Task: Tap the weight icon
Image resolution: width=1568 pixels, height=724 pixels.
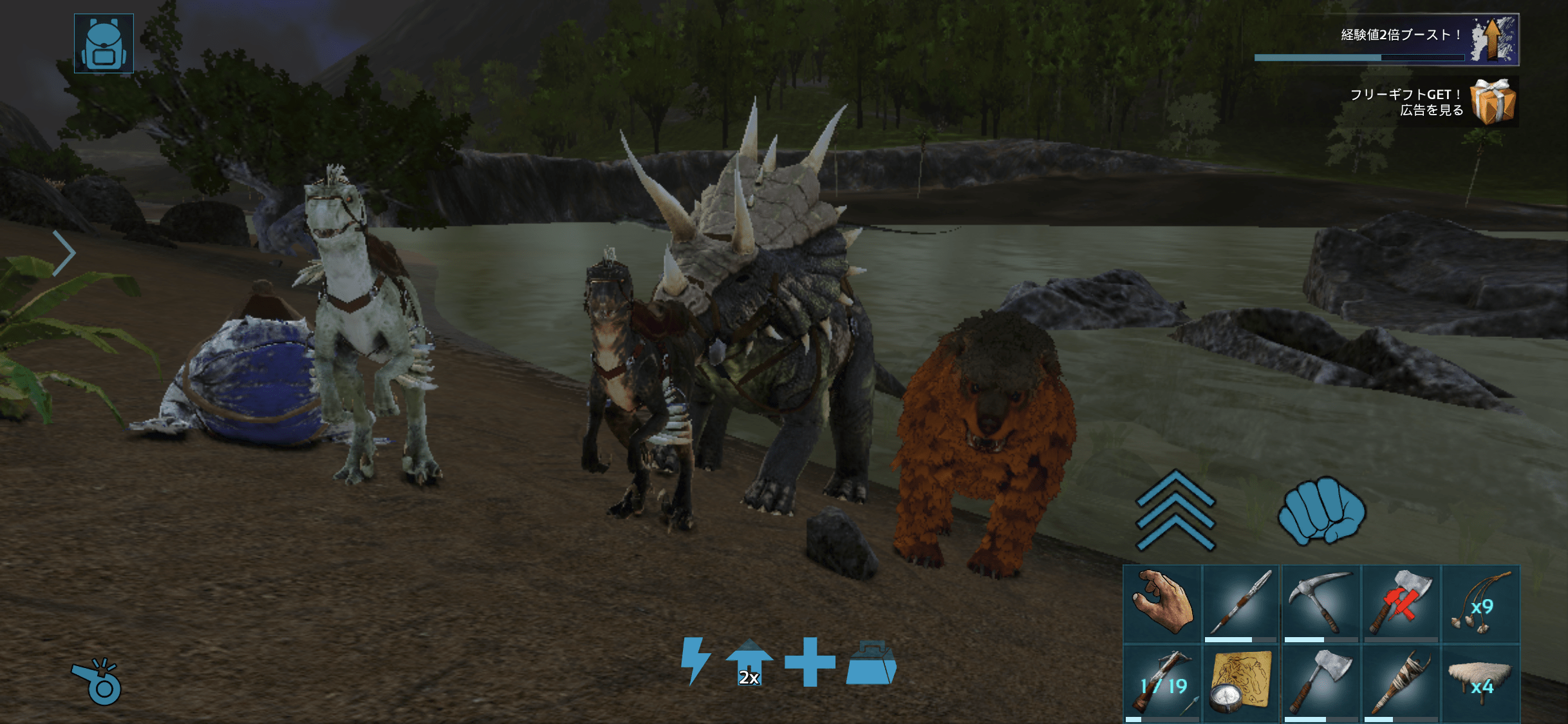Action: 871,662
